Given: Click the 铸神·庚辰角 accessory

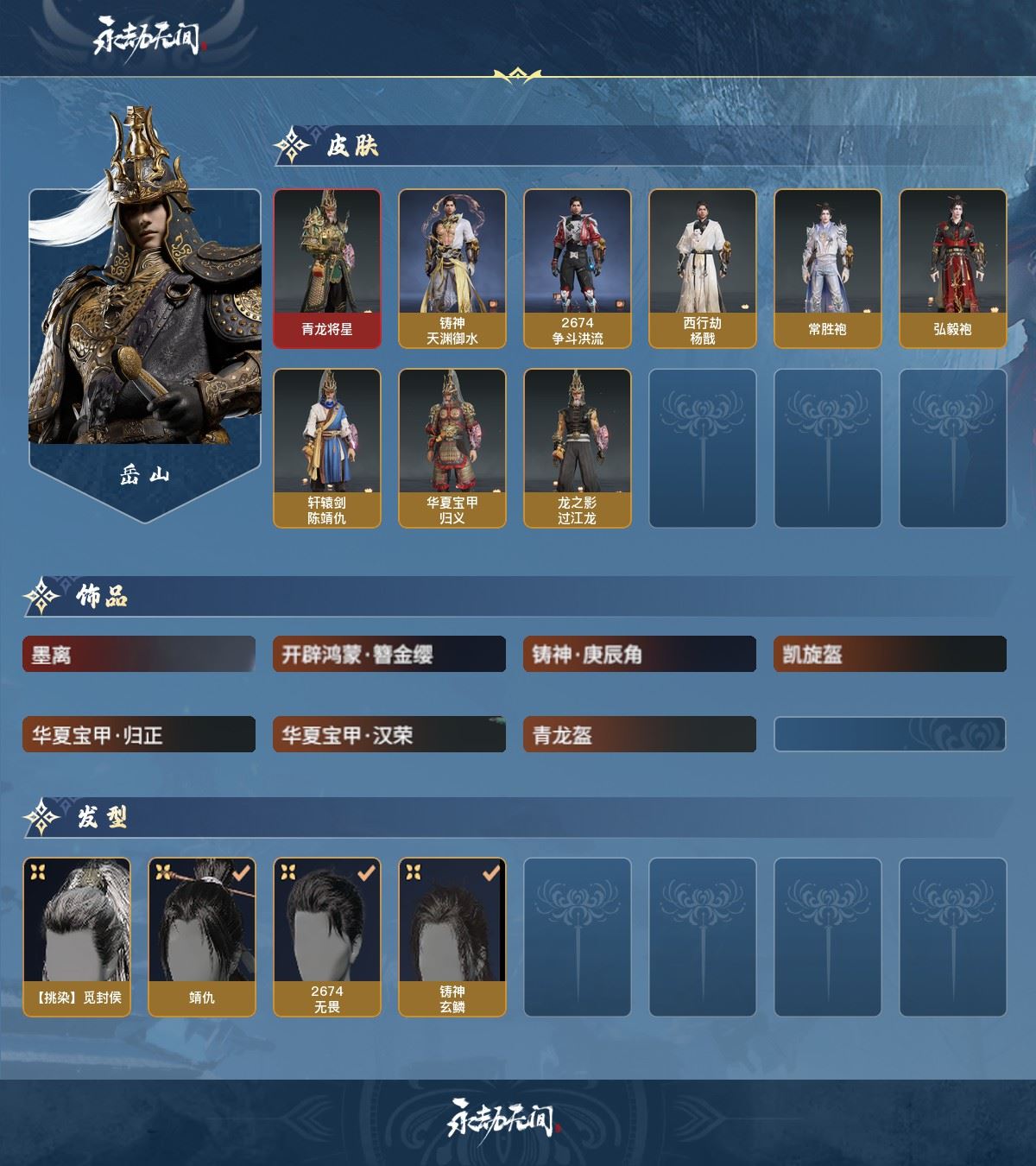Looking at the screenshot, I should (639, 655).
